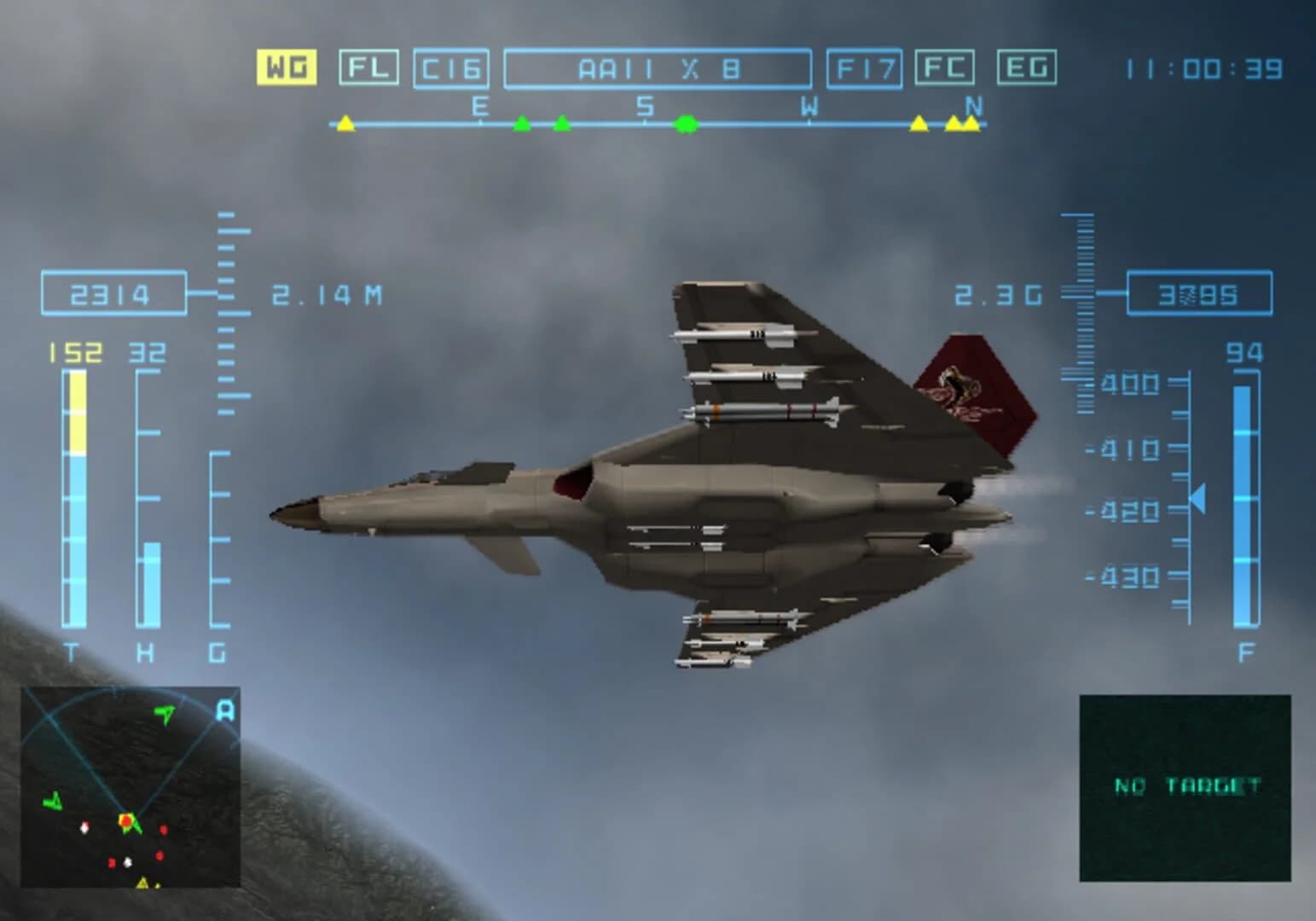This screenshot has width=1316, height=921.
Task: Toggle the radar A mode indicator
Action: click(223, 710)
